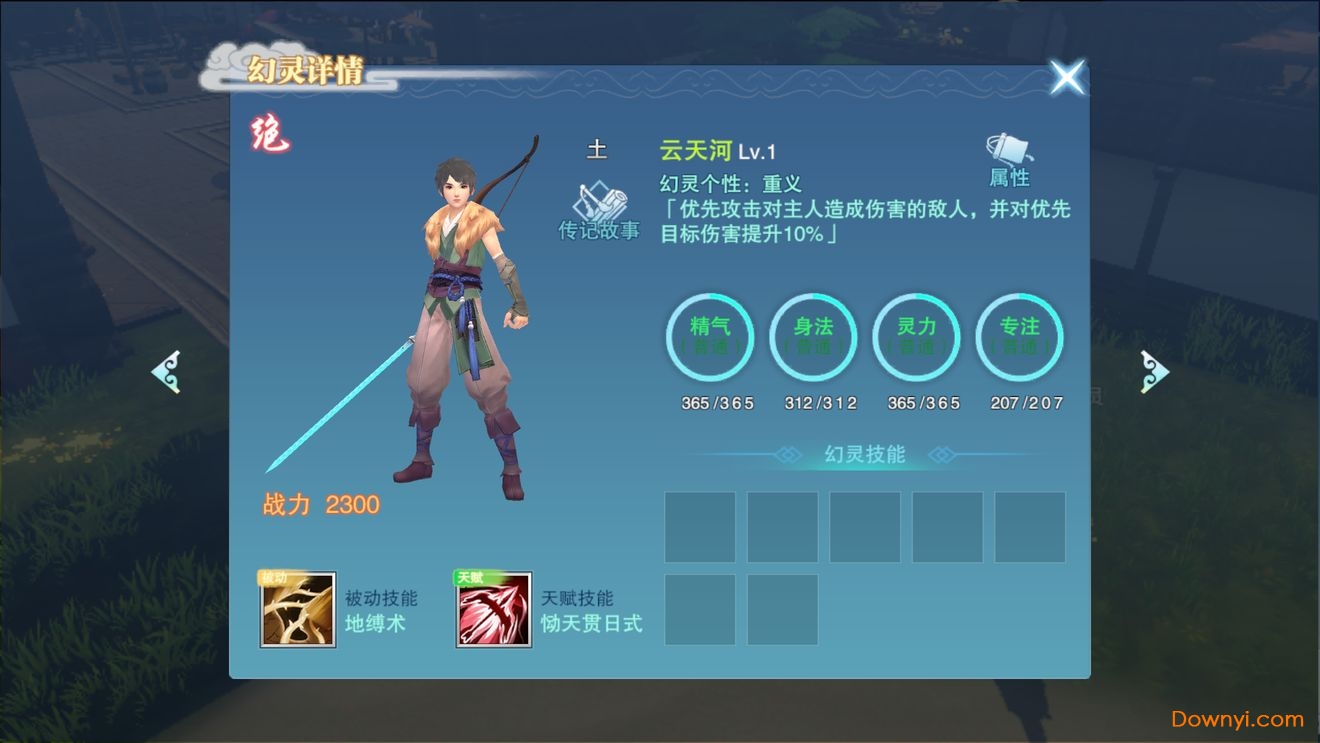Click the 土 earth element icon
Viewport: 1320px width, 743px height.
(597, 150)
